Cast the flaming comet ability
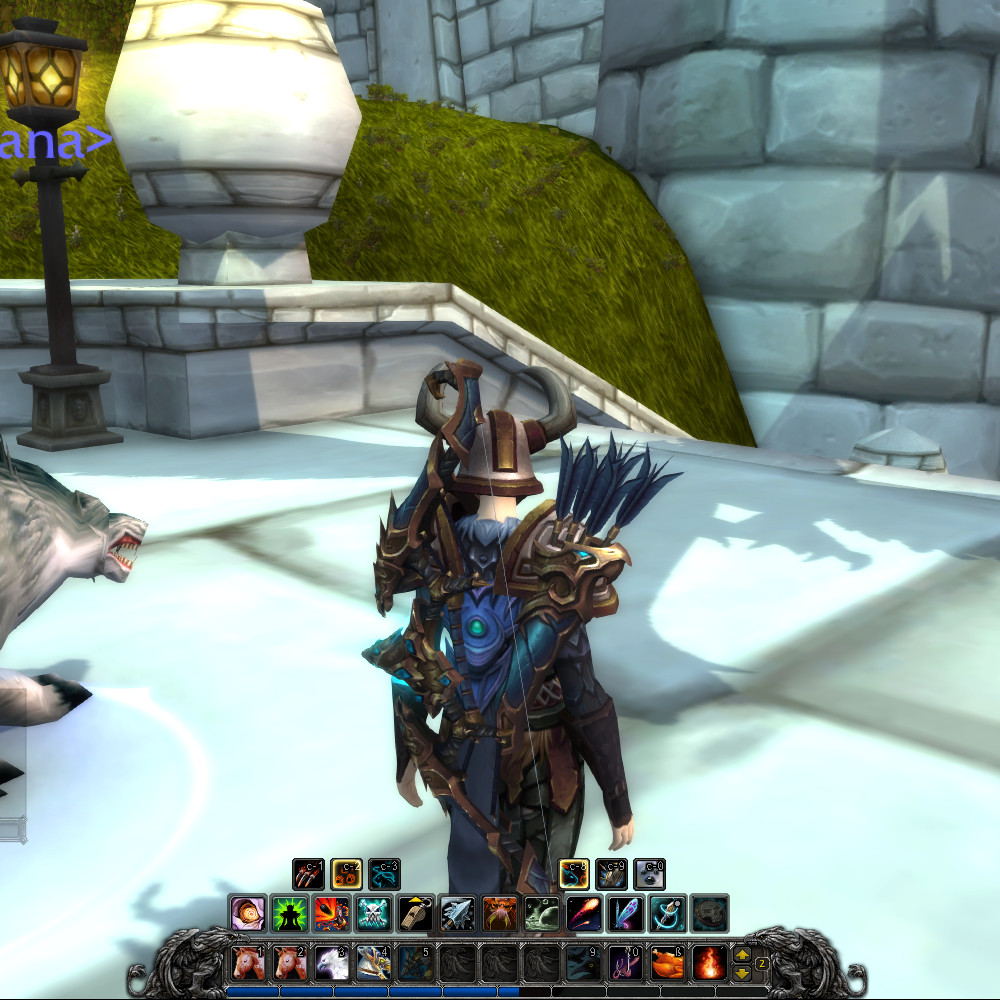This screenshot has height=1000, width=1000. [583, 913]
